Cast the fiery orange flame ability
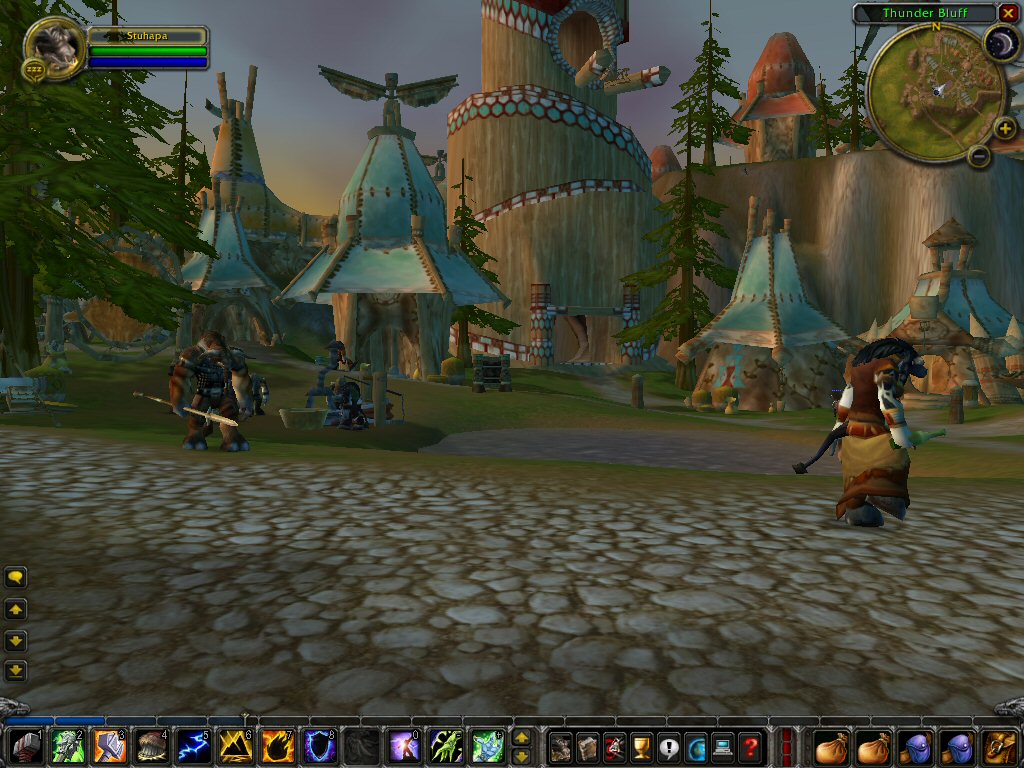 (277, 747)
